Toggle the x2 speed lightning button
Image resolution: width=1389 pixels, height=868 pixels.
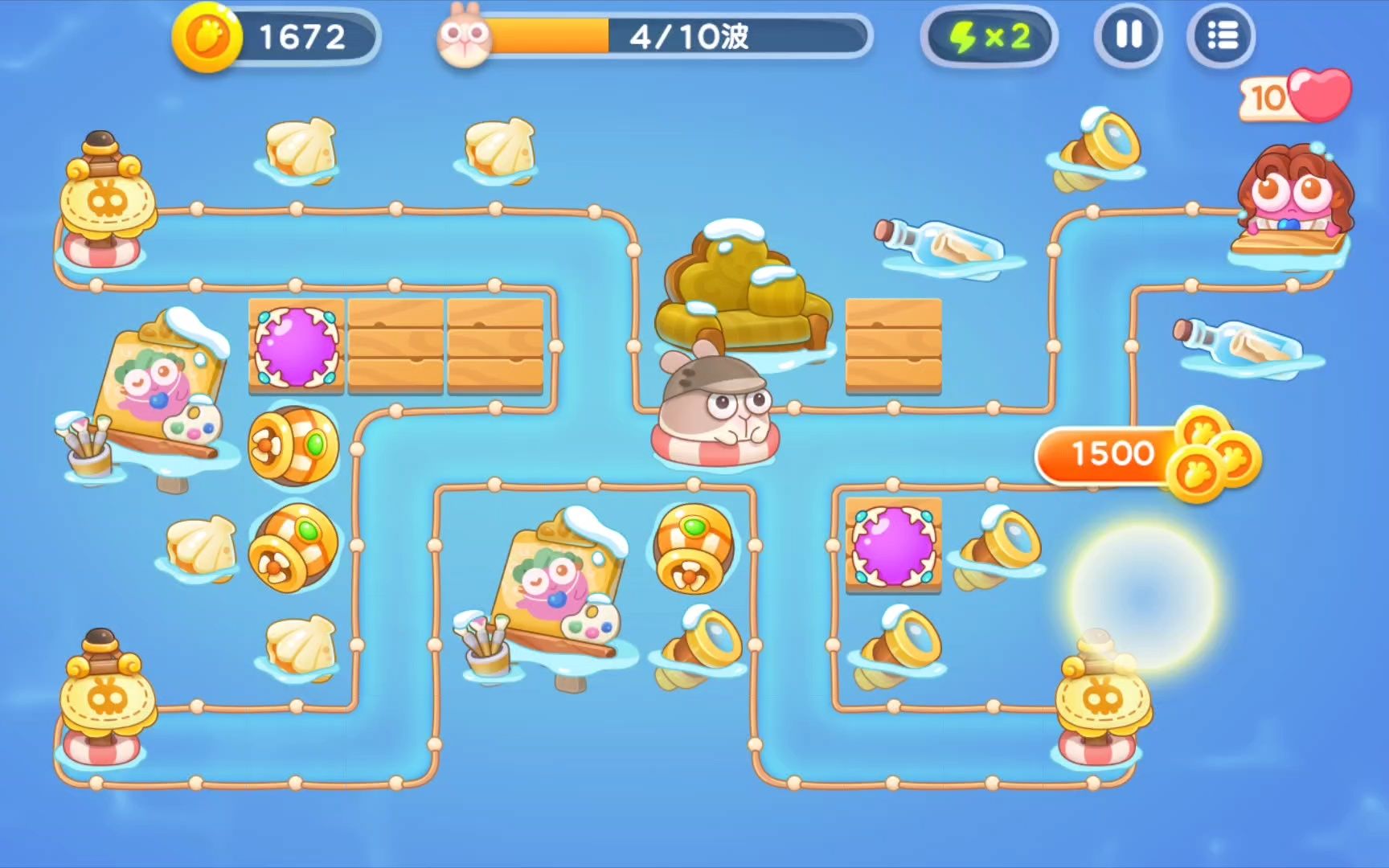[x=990, y=36]
